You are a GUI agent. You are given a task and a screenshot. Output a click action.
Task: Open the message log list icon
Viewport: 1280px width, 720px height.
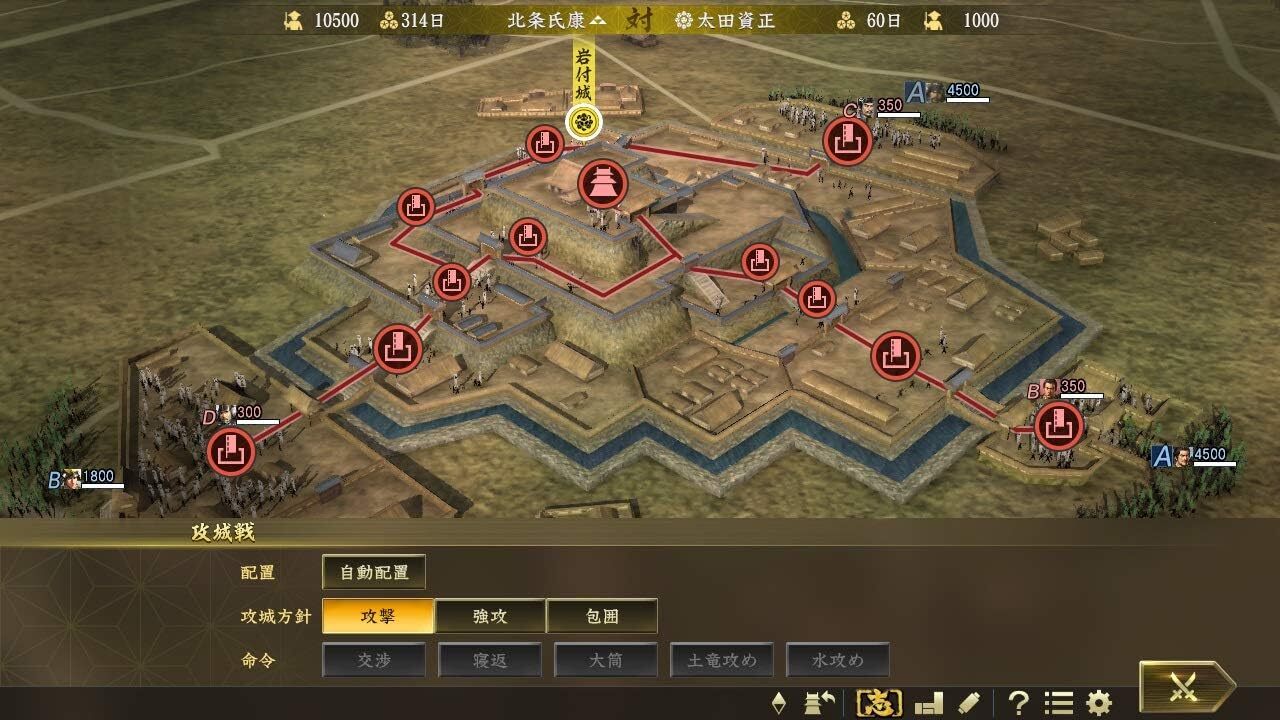[x=1058, y=701]
